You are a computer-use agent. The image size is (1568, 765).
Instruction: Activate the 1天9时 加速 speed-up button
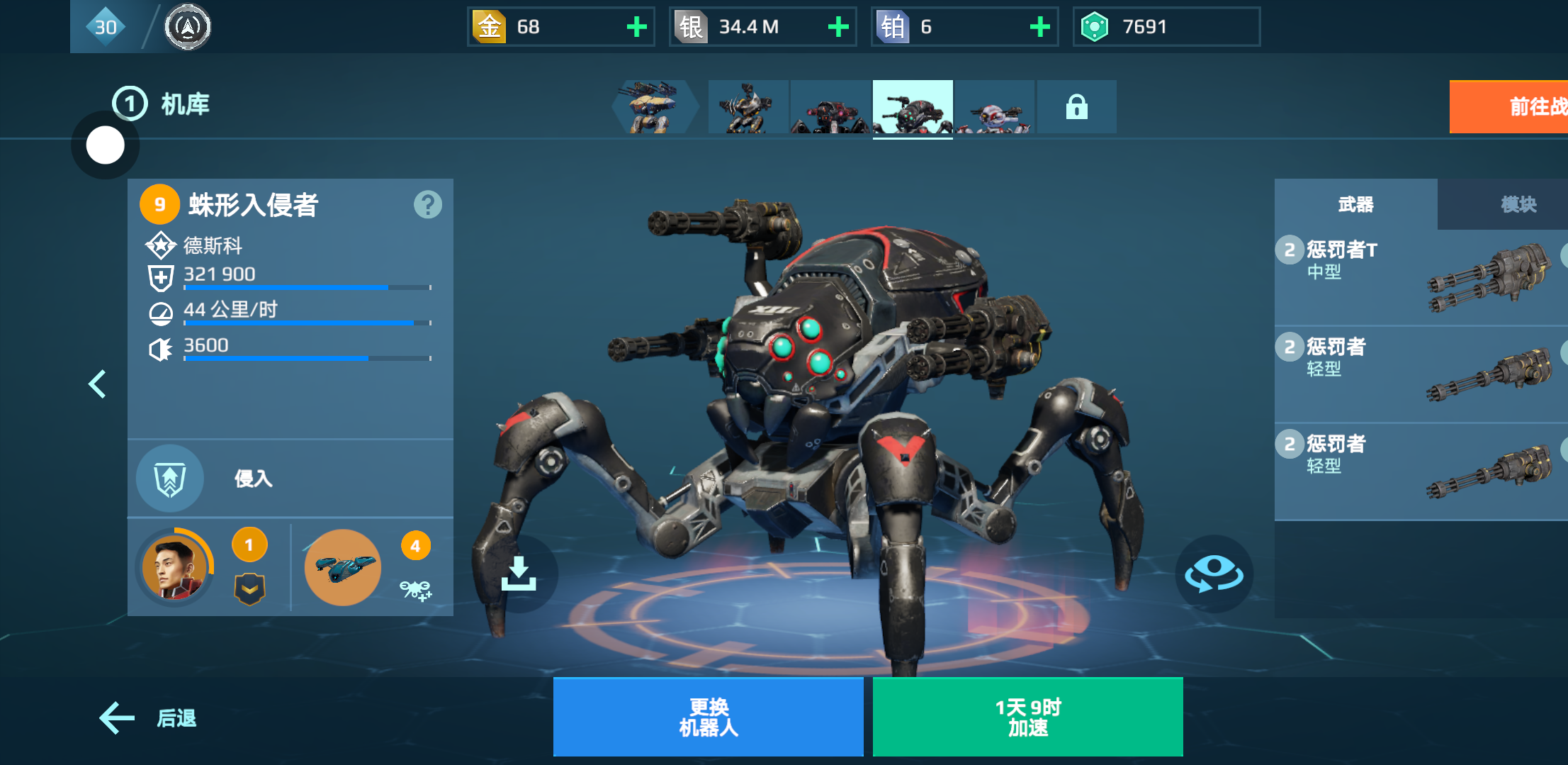1027,717
